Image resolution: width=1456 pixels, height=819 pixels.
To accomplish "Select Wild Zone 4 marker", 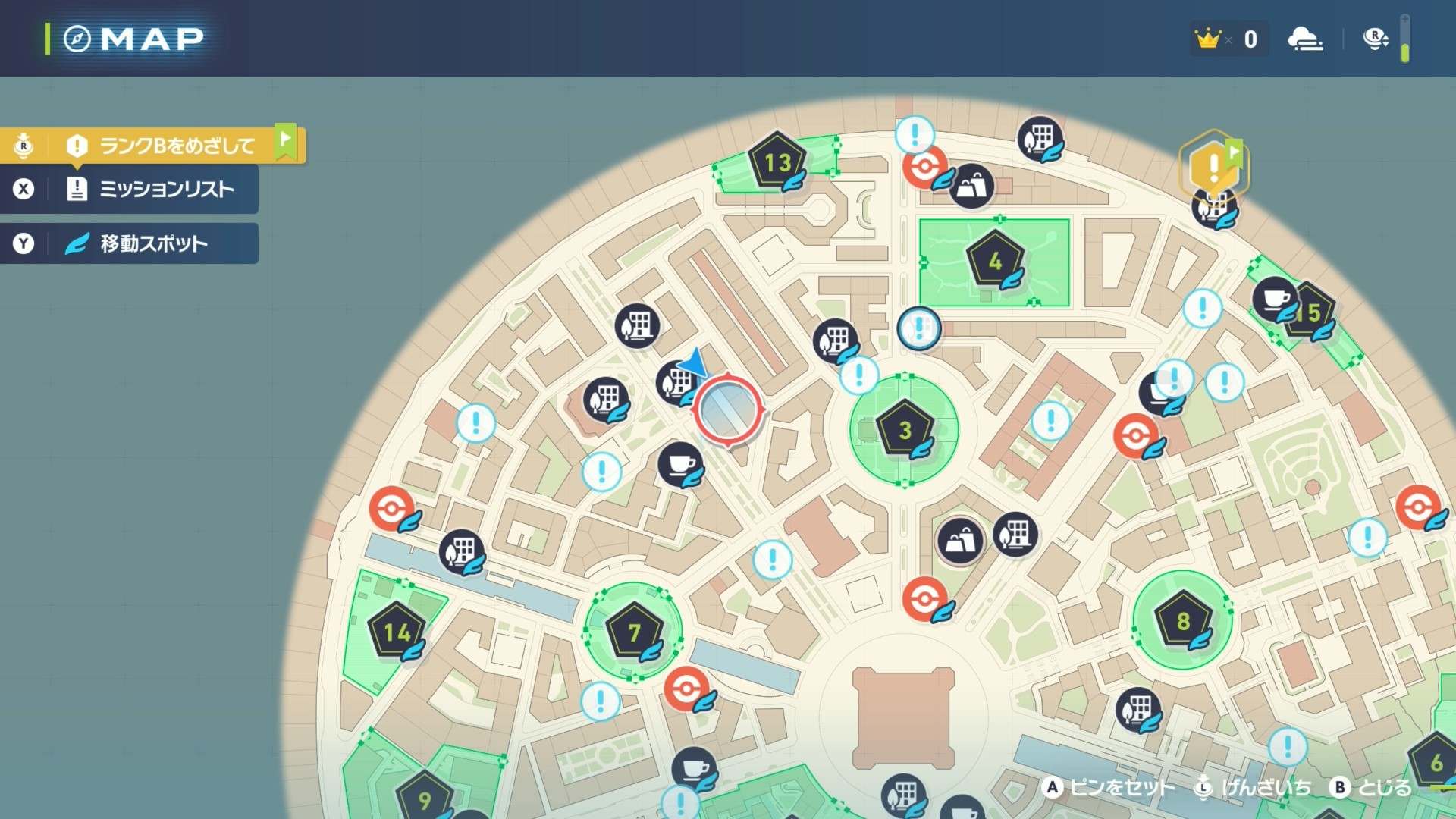I will [995, 261].
